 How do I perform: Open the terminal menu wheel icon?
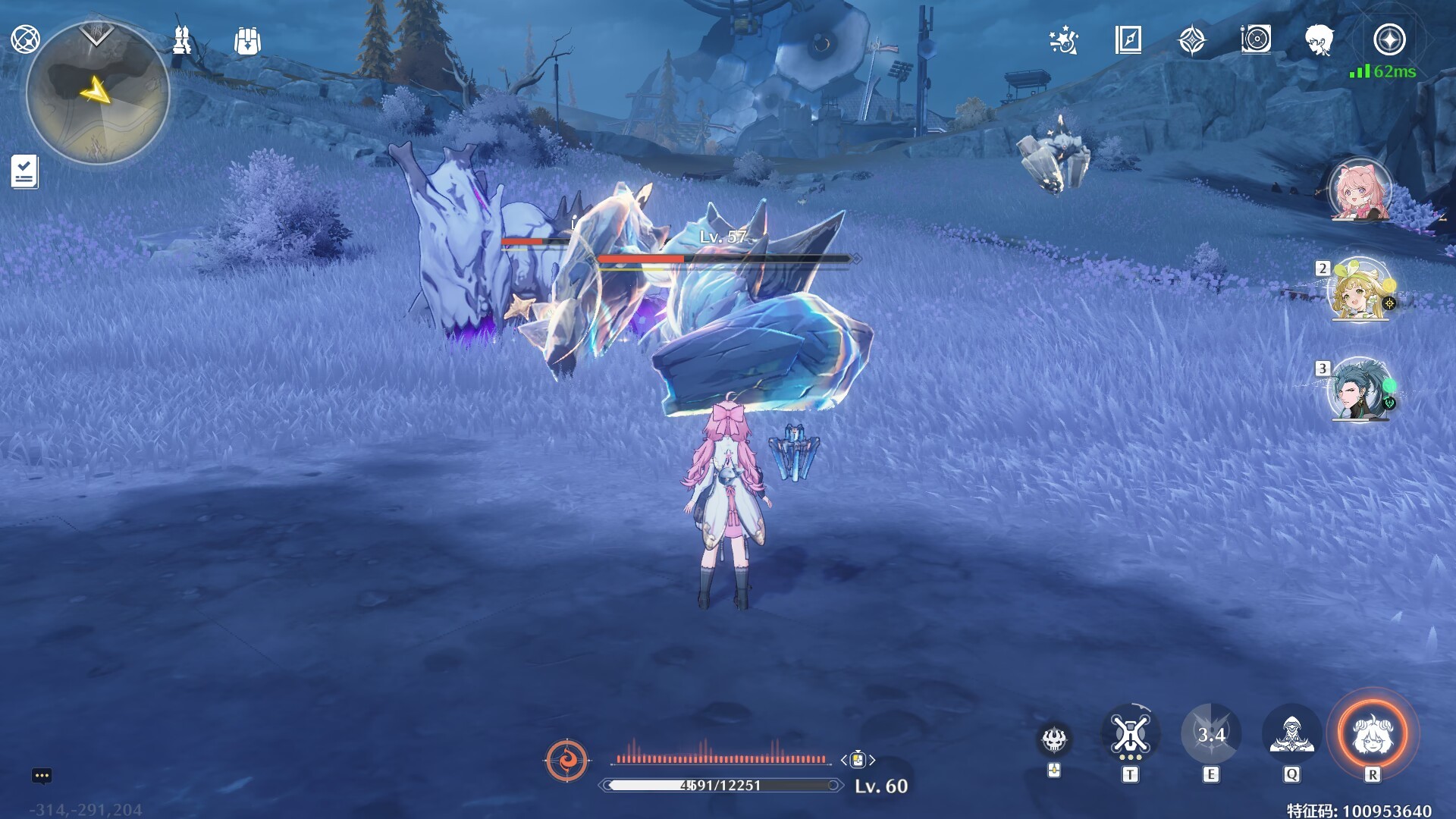pyautogui.click(x=25, y=39)
